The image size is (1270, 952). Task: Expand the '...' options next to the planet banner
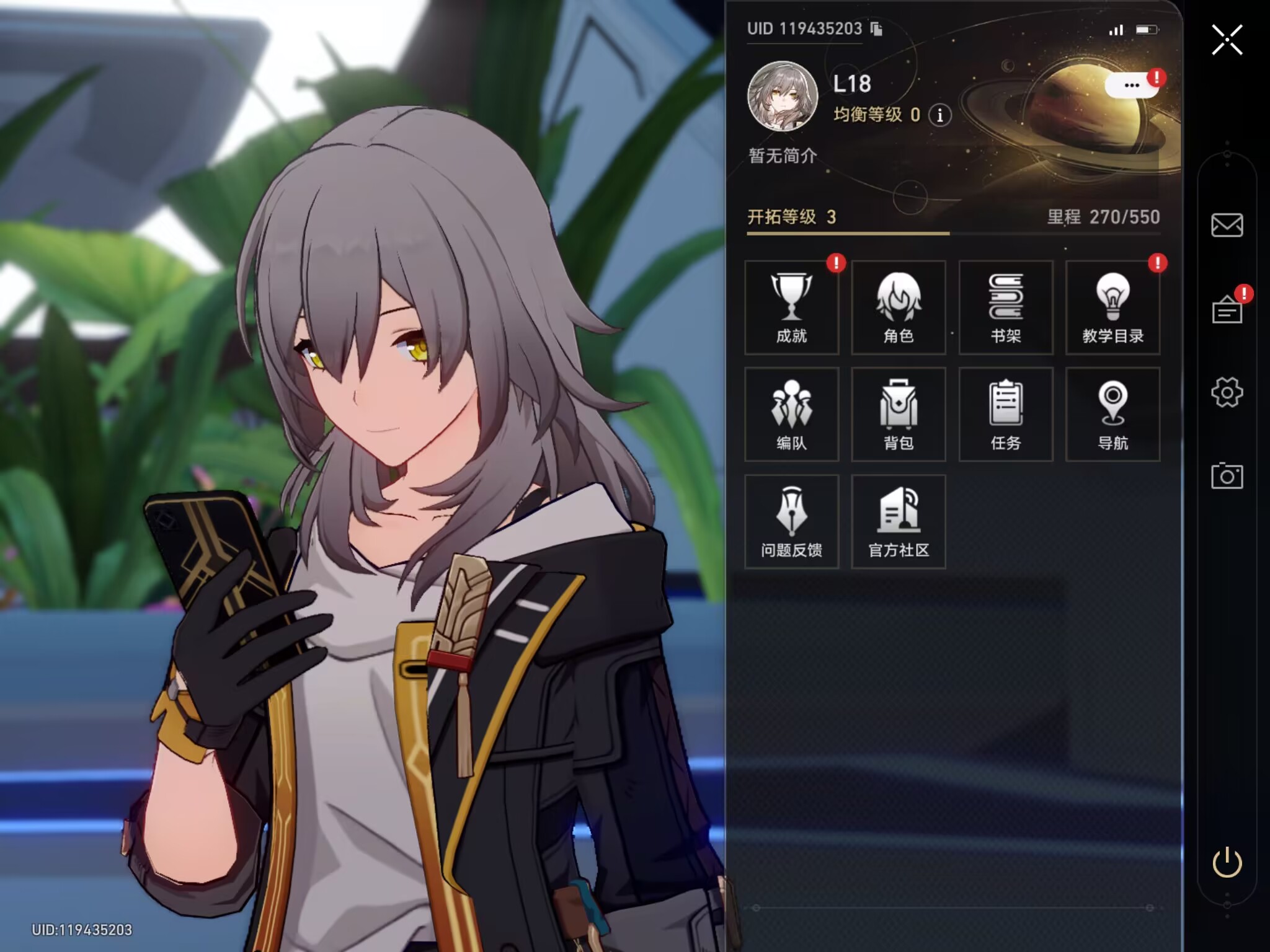(1133, 85)
